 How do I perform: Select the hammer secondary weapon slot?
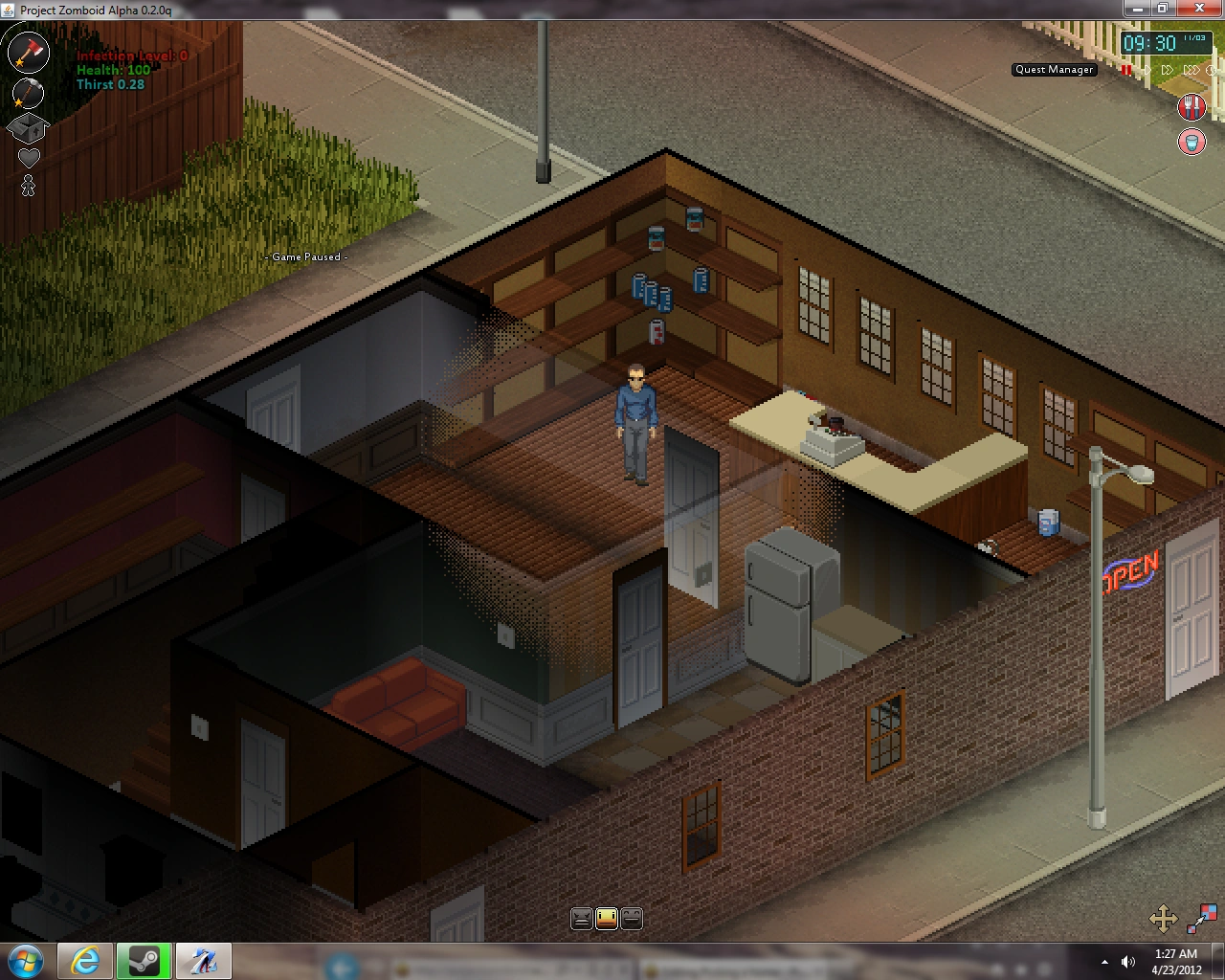tap(28, 94)
